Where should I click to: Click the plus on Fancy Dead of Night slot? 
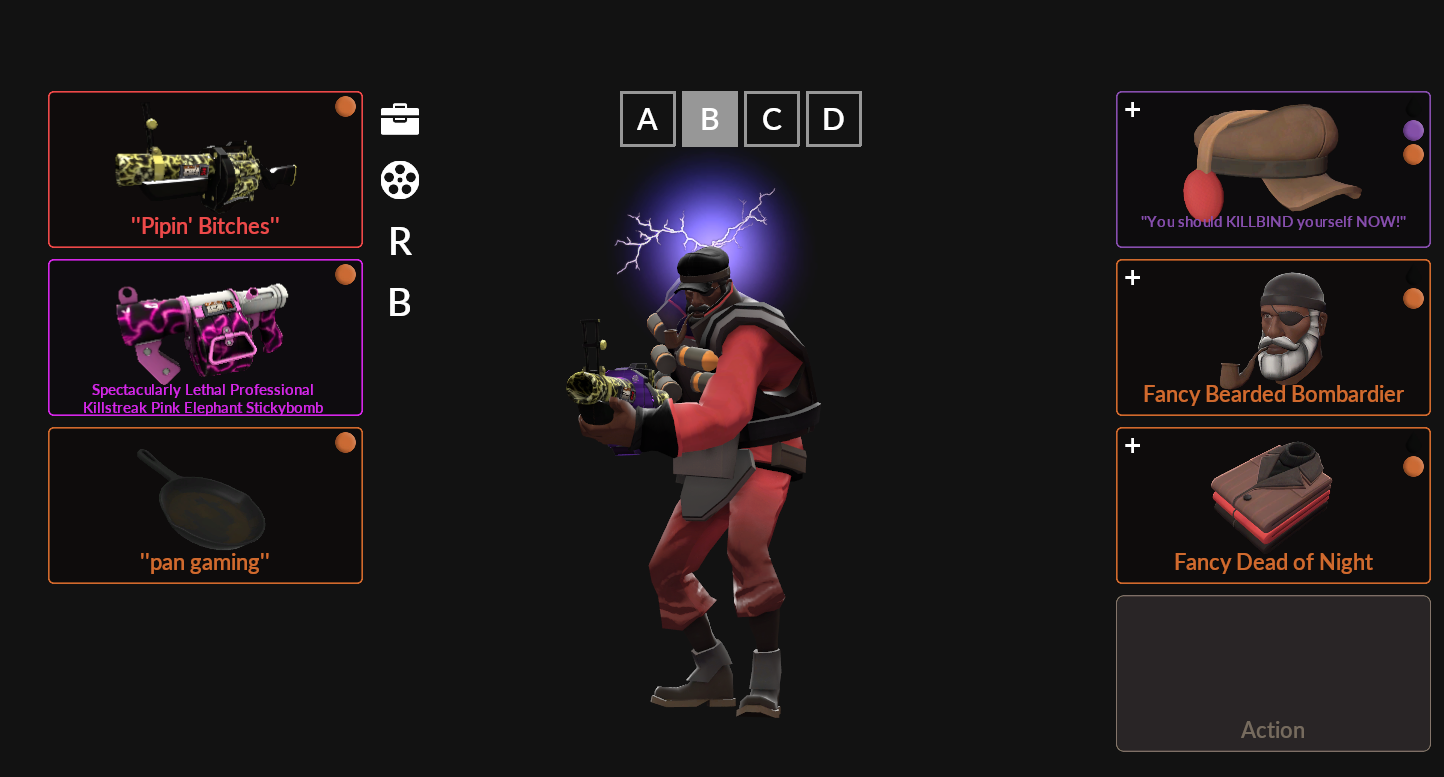tap(1131, 446)
